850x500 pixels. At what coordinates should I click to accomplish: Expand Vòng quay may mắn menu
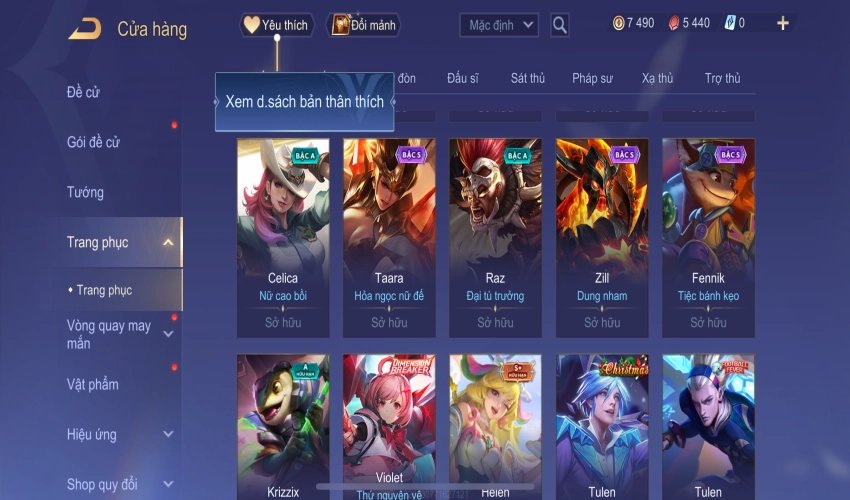[x=110, y=335]
